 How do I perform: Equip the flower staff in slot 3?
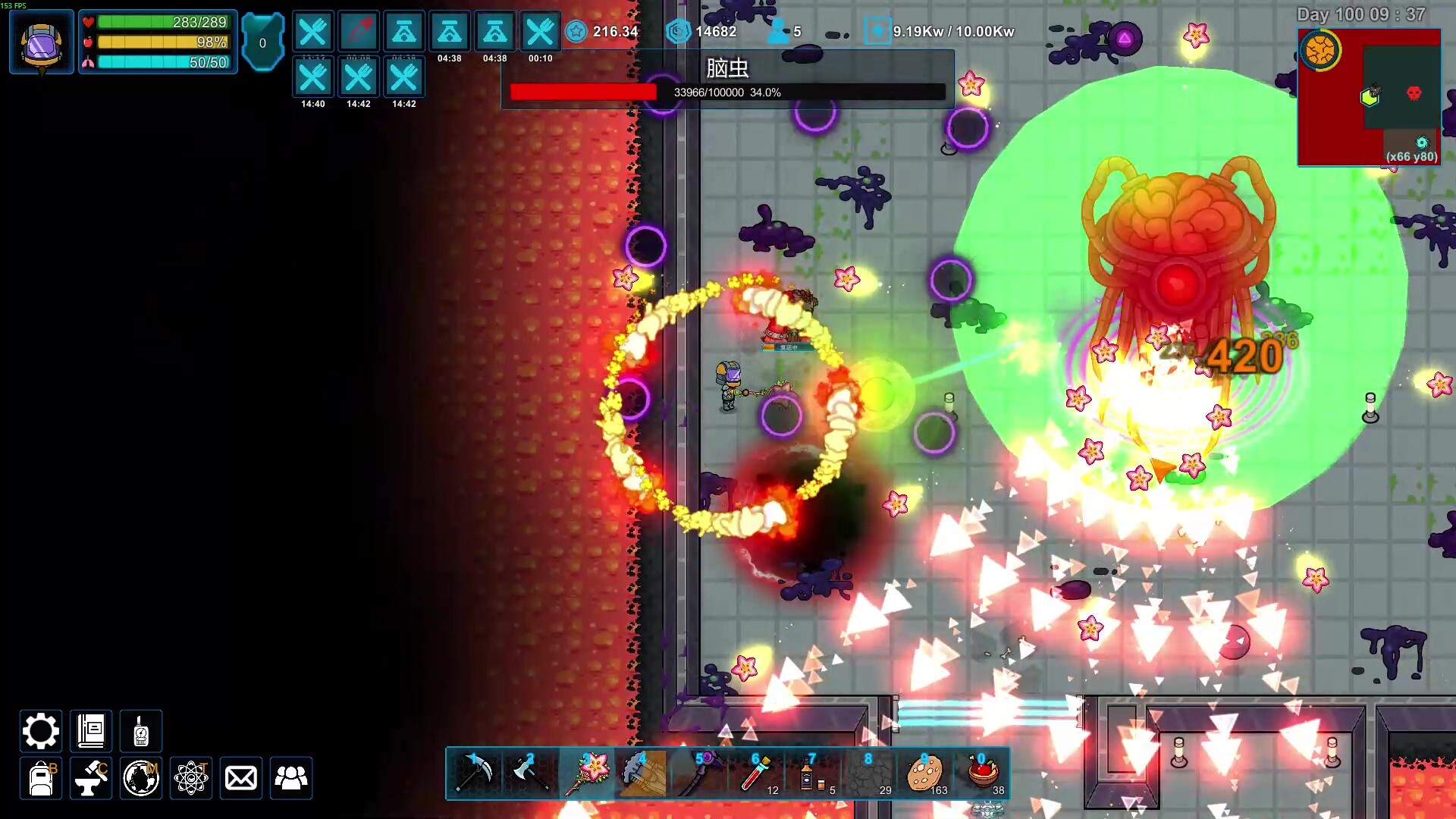point(587,773)
